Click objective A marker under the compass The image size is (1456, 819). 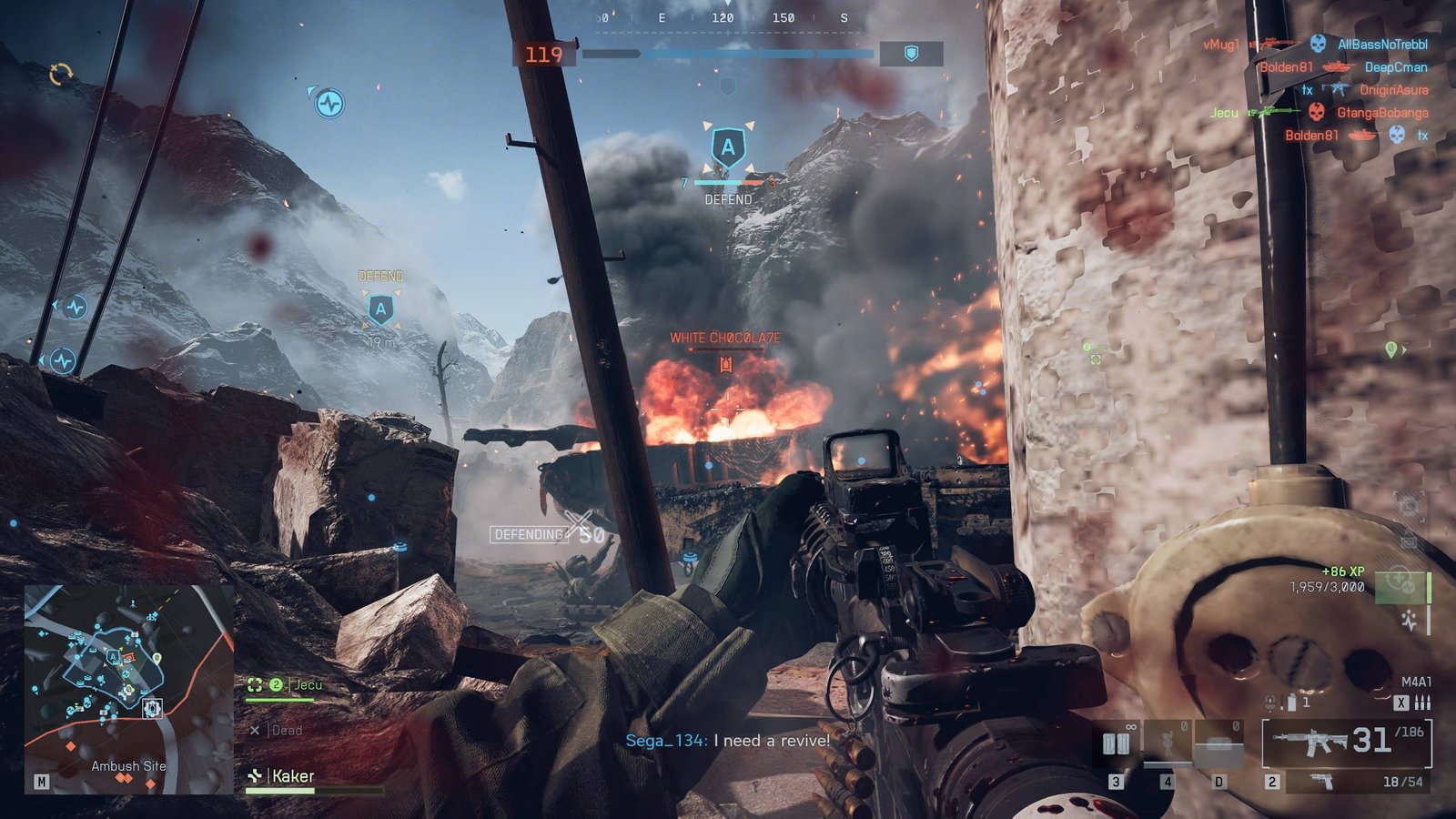728,147
